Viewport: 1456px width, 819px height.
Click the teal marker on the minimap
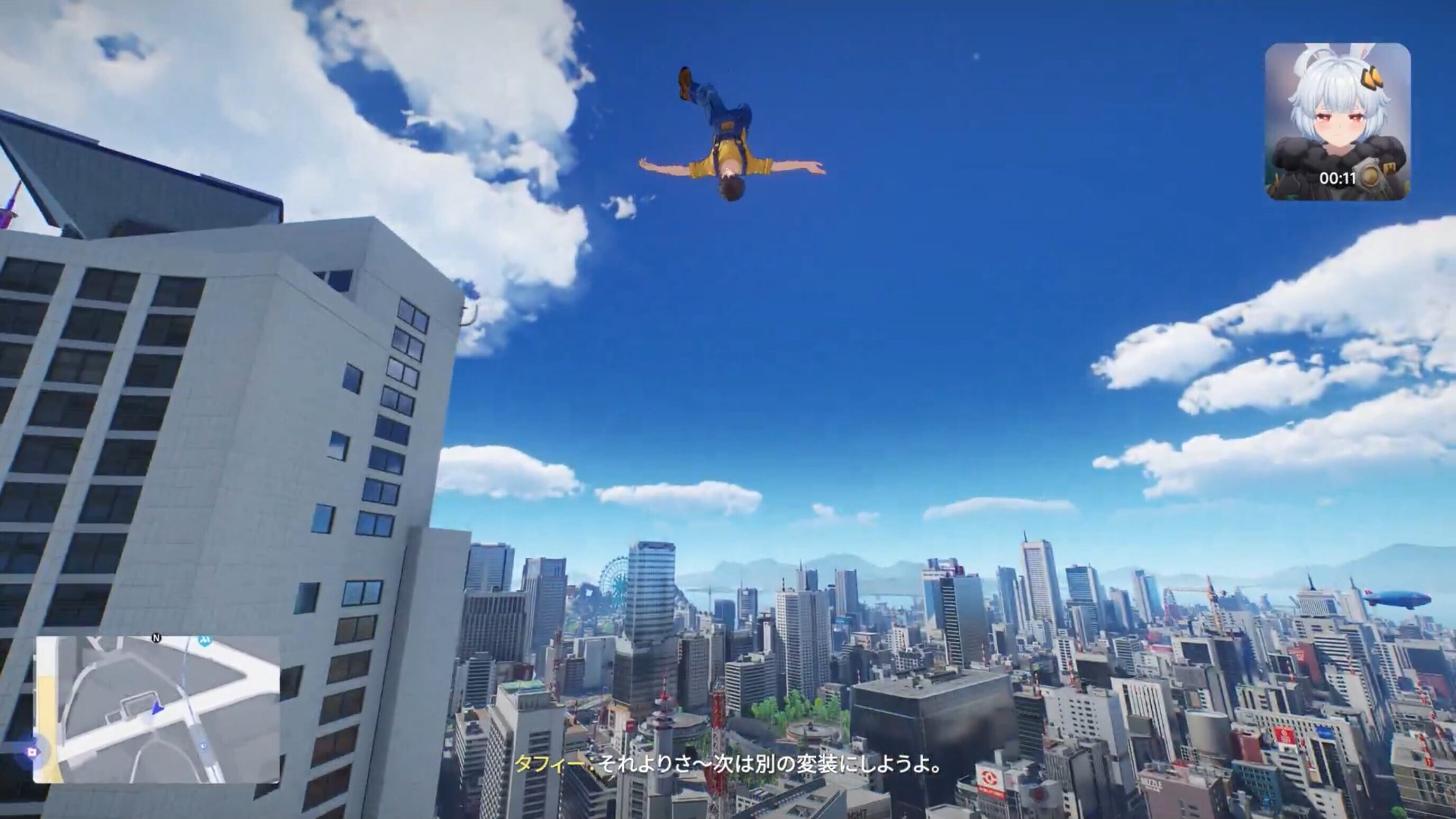tap(205, 640)
